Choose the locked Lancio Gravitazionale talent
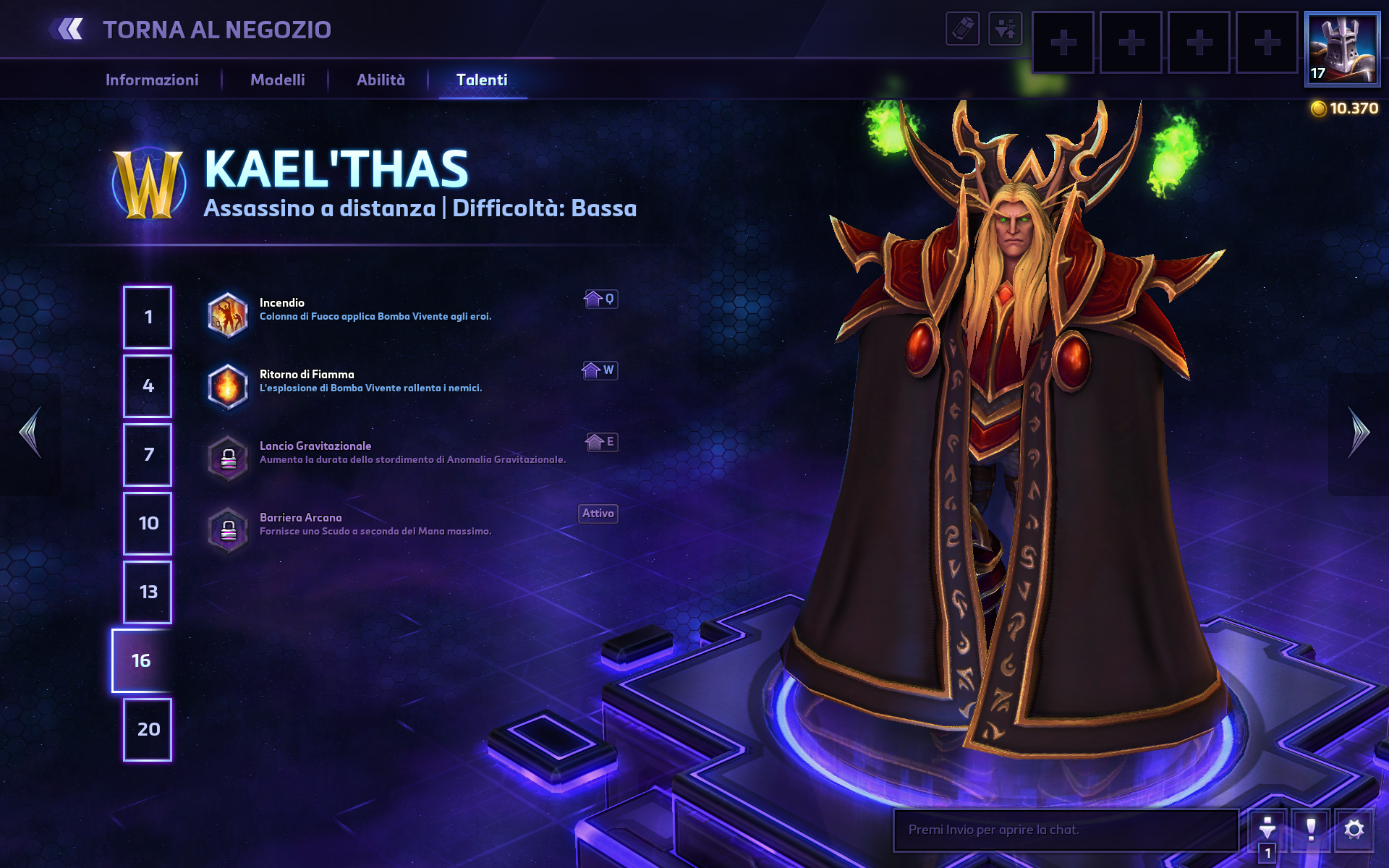The height and width of the screenshot is (868, 1389). coord(228,459)
